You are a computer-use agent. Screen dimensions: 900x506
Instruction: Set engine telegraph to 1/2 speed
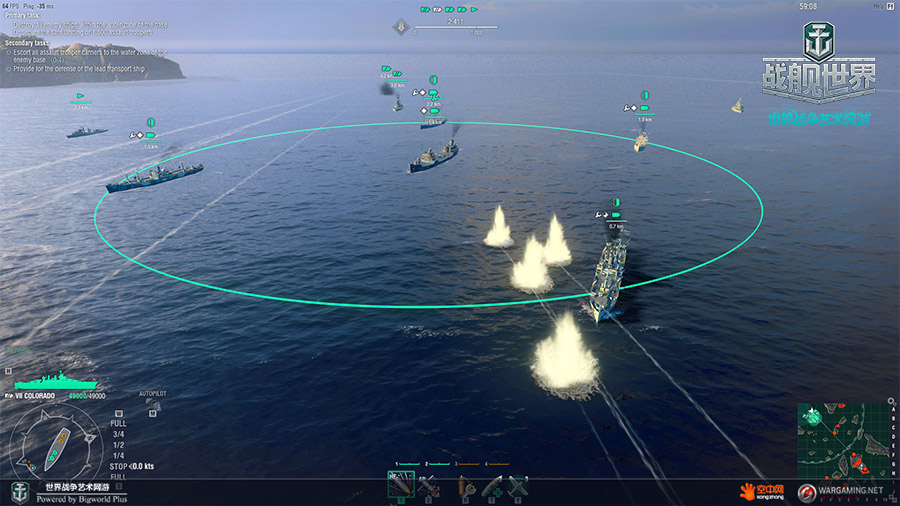pyautogui.click(x=118, y=445)
